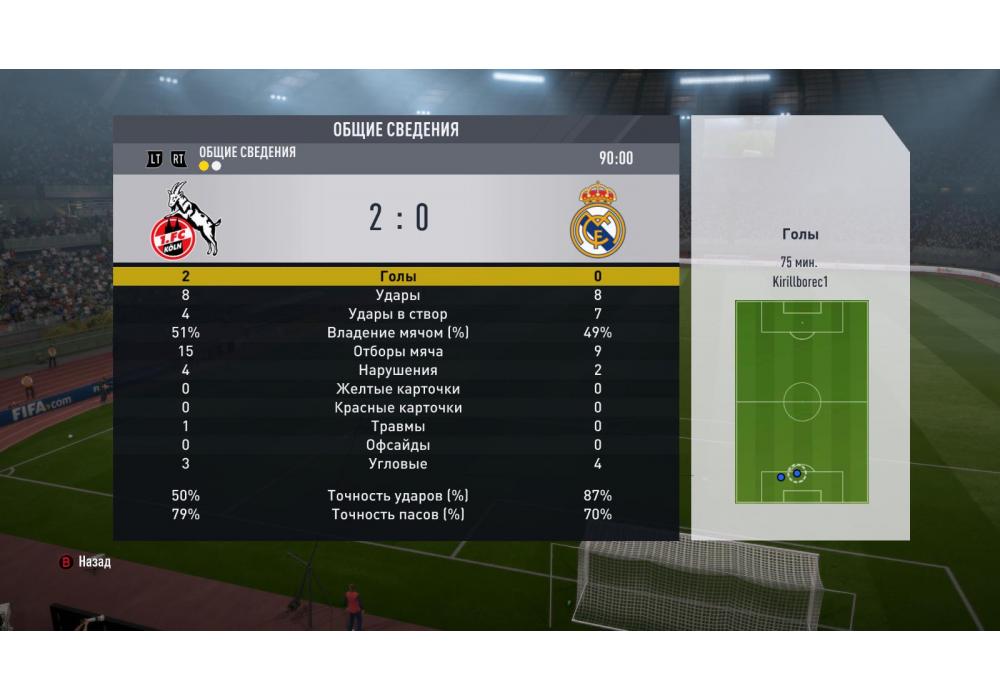Choose the Угловые stats row
The height and width of the screenshot is (700, 1000).
397,464
